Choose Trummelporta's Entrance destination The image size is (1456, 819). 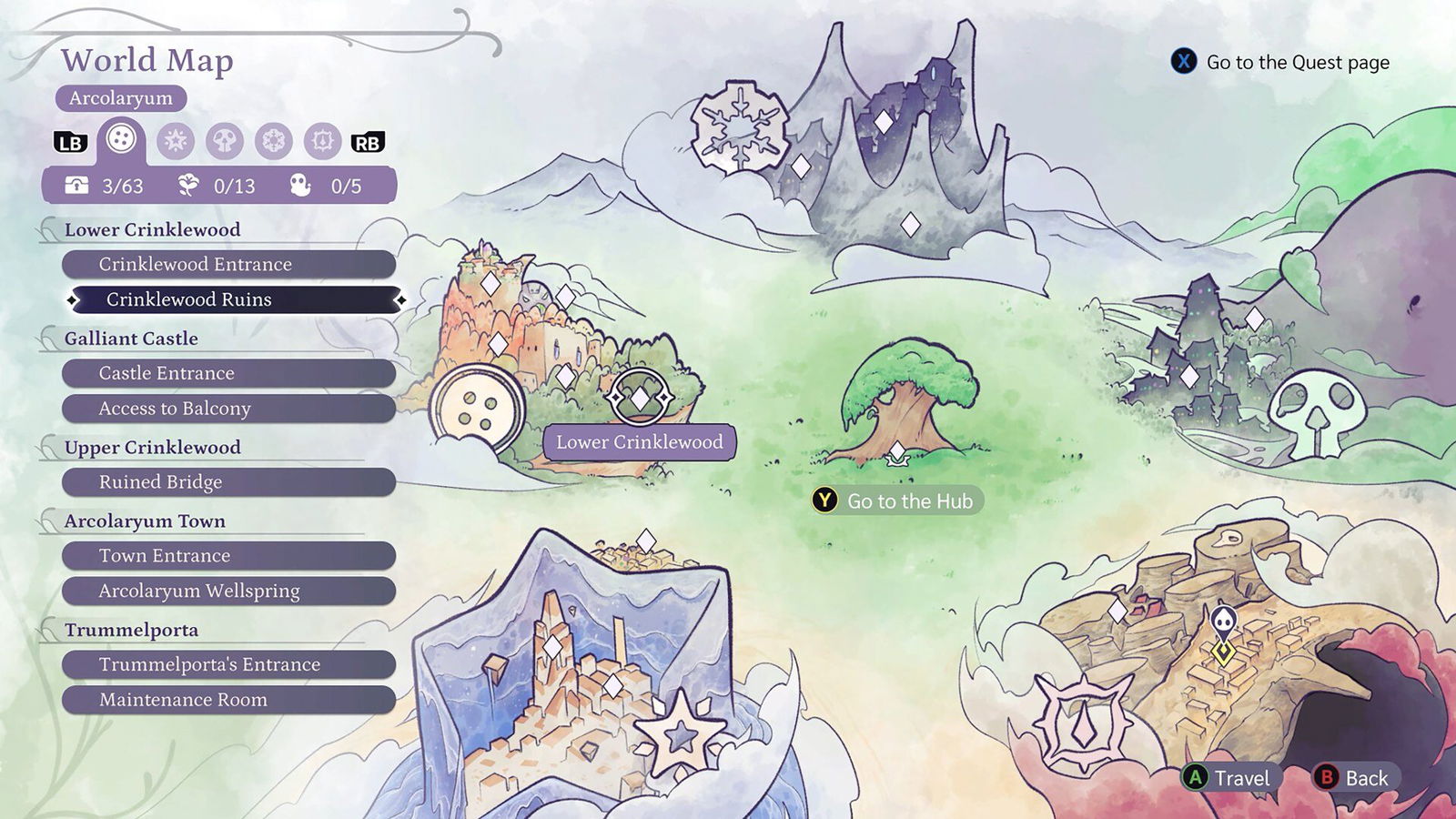point(228,665)
